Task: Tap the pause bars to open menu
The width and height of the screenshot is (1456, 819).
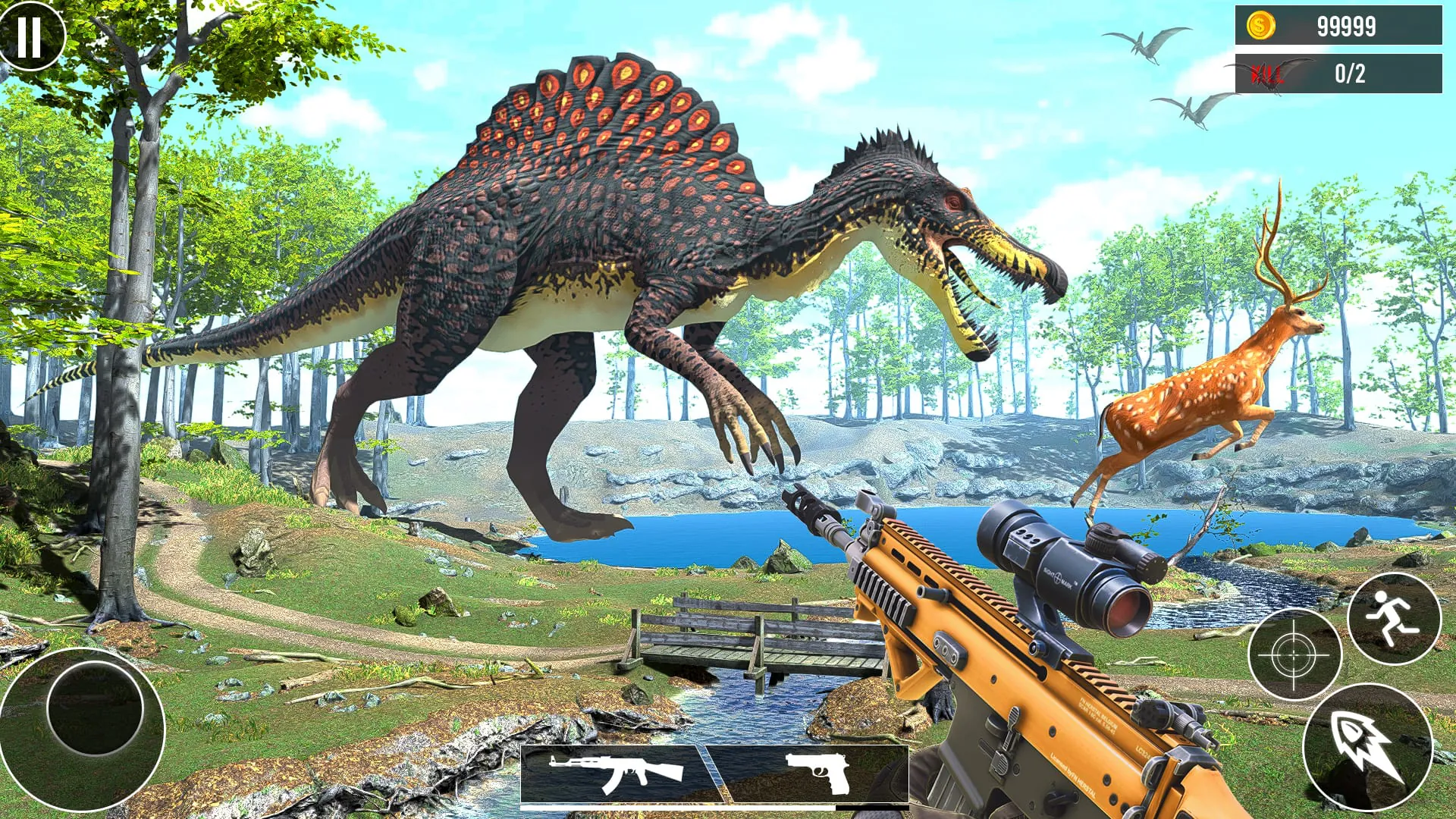Action: pyautogui.click(x=30, y=36)
